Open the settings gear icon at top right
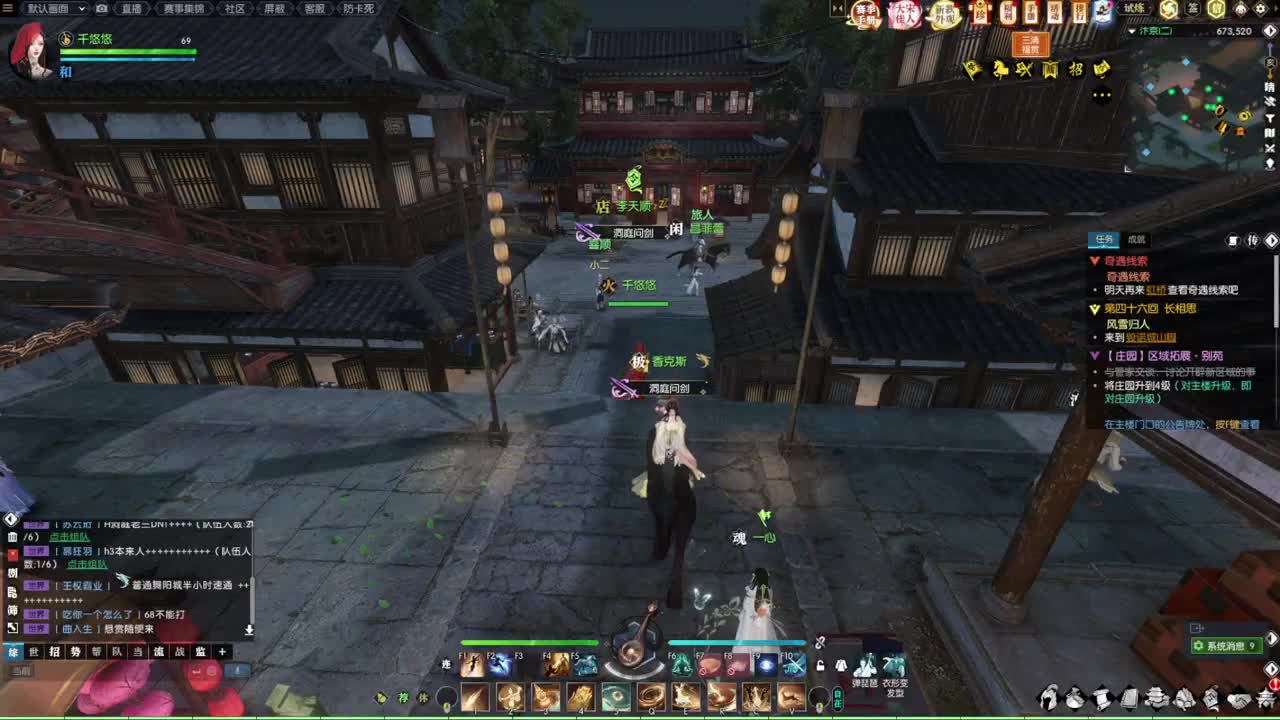 tap(1260, 8)
